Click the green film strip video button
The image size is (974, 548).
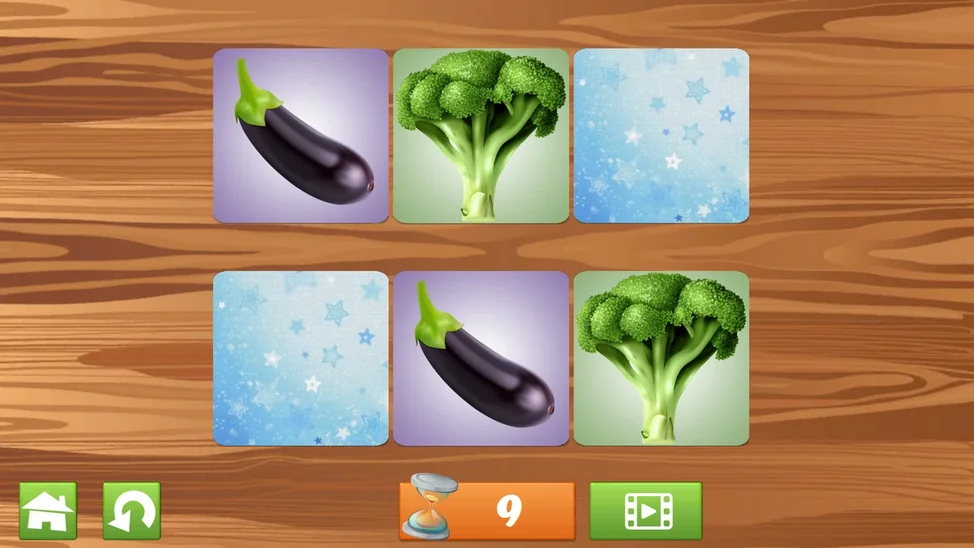point(645,511)
